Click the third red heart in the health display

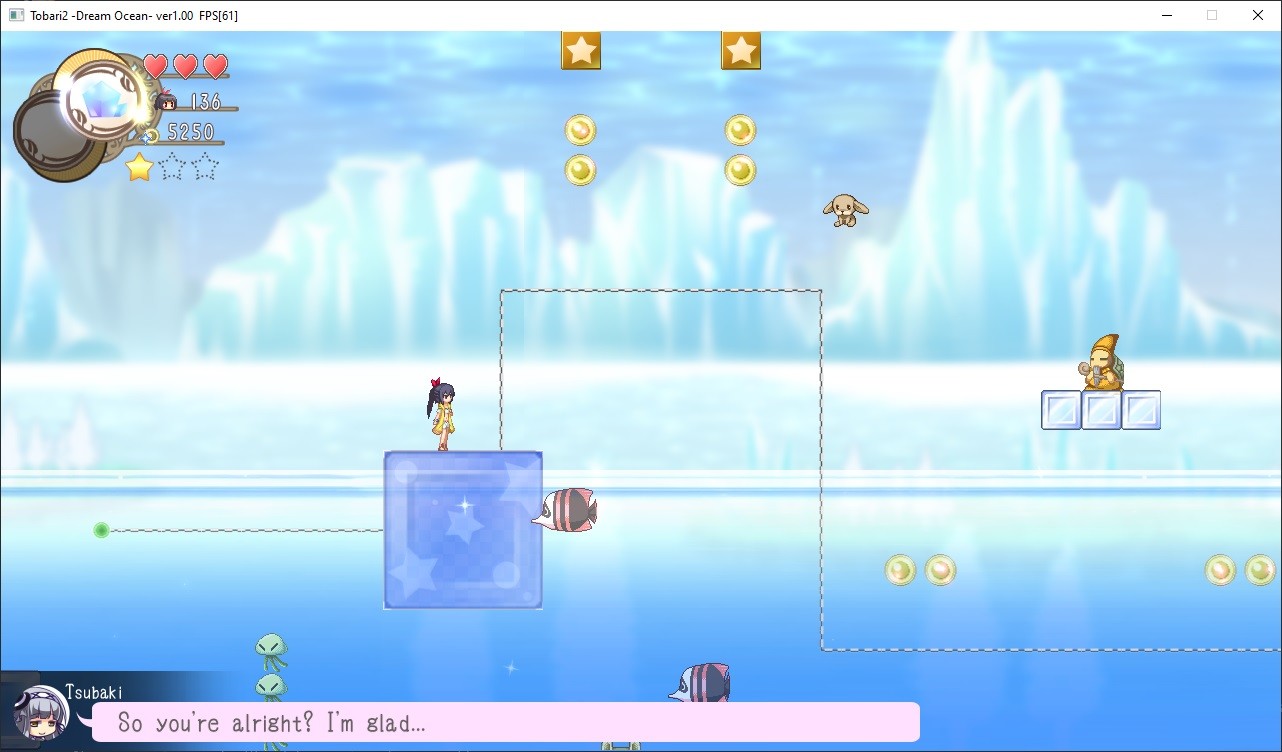click(215, 65)
